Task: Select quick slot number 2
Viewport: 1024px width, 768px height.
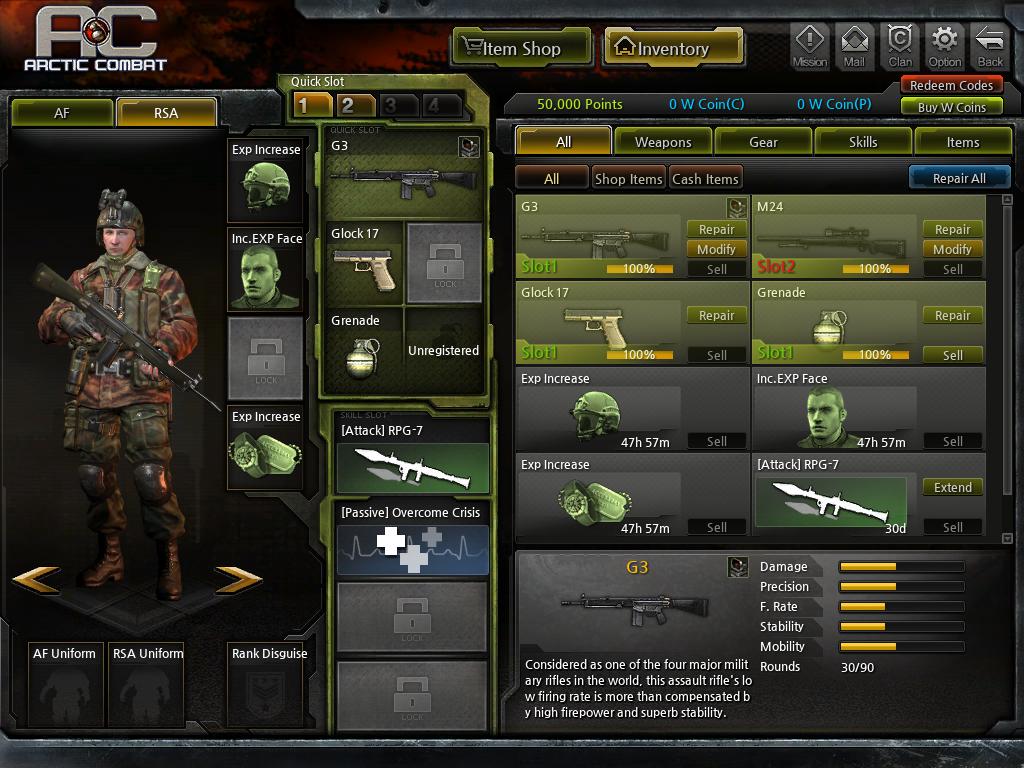Action: coord(347,105)
